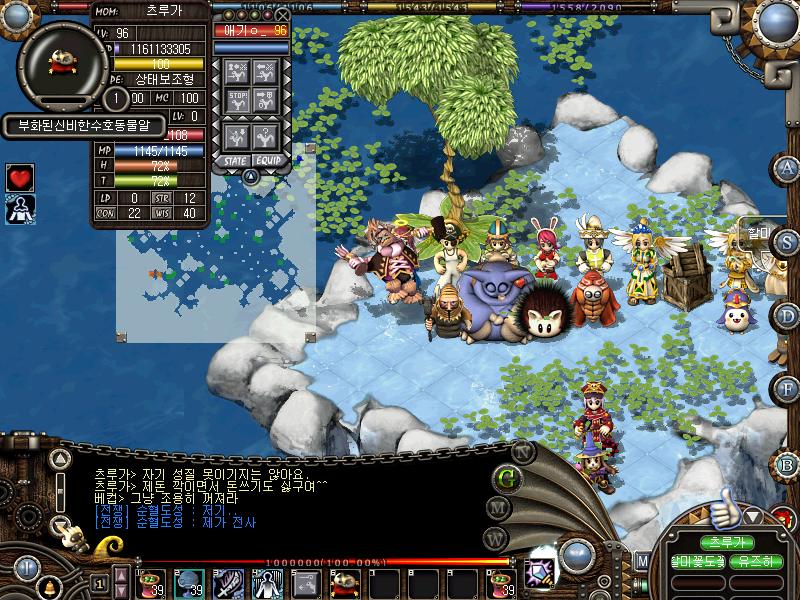Click the chat scroll-up arrow button

coord(61,460)
